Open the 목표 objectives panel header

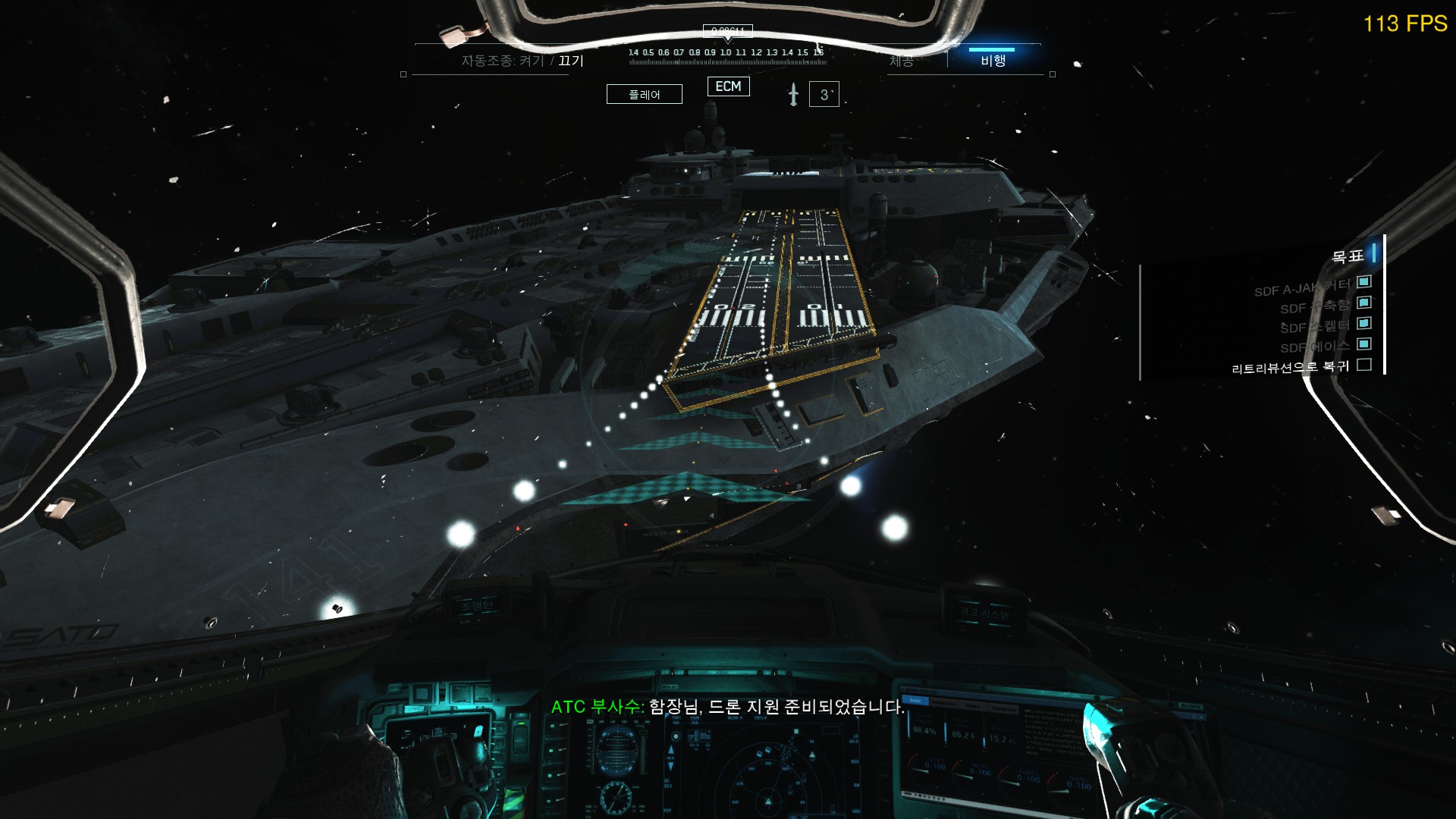pos(1348,256)
